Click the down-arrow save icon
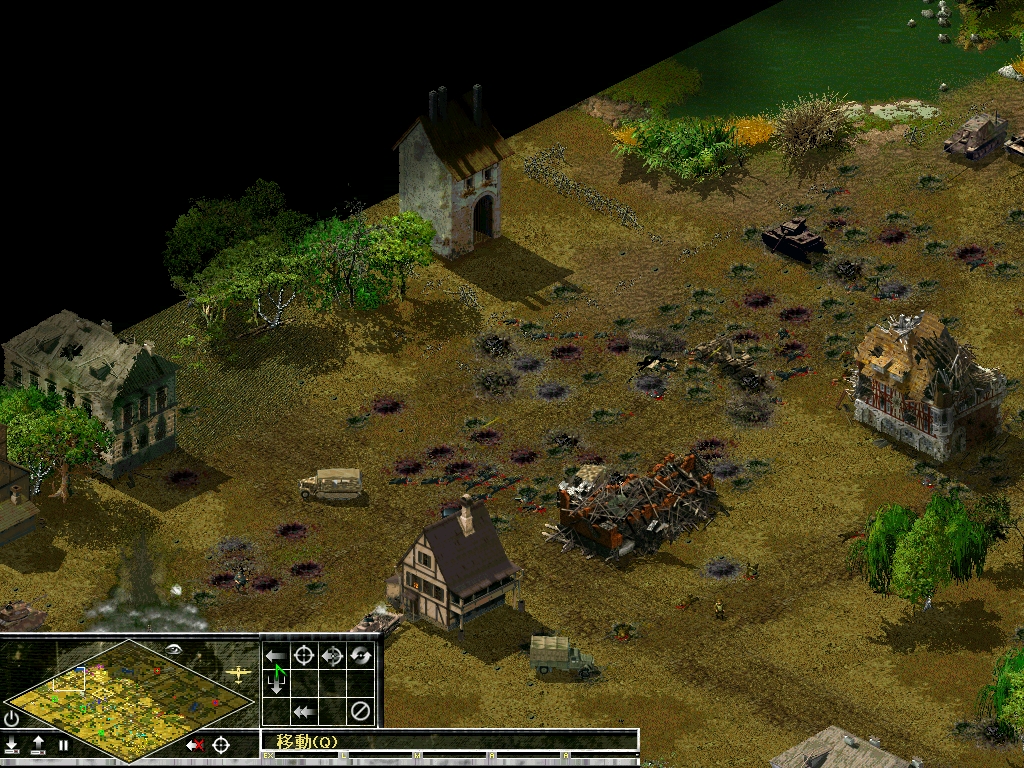The image size is (1024, 768). [11, 745]
